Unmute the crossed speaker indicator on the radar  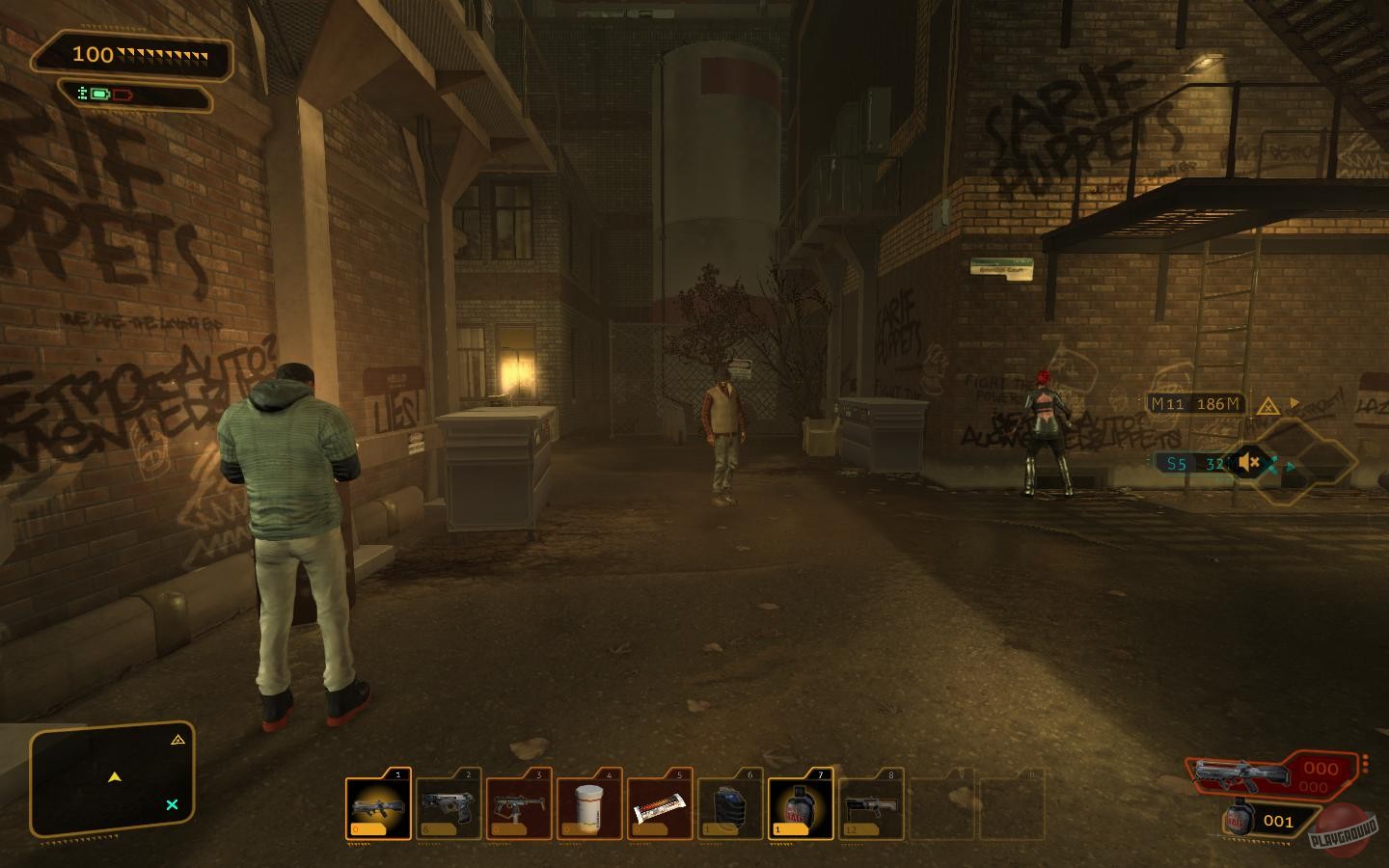tap(1250, 463)
